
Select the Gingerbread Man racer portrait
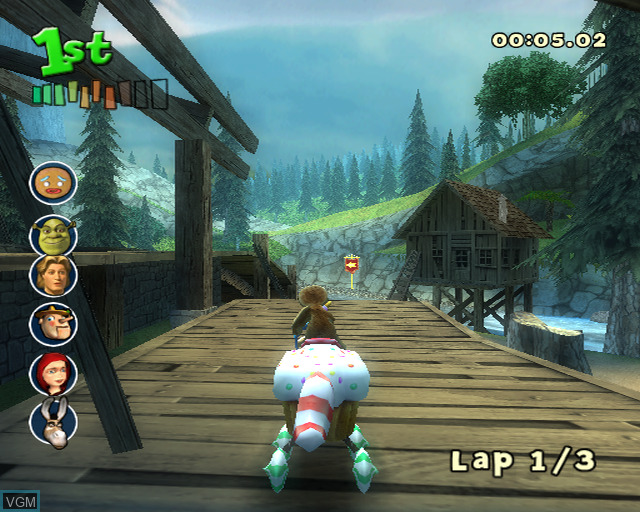point(53,183)
